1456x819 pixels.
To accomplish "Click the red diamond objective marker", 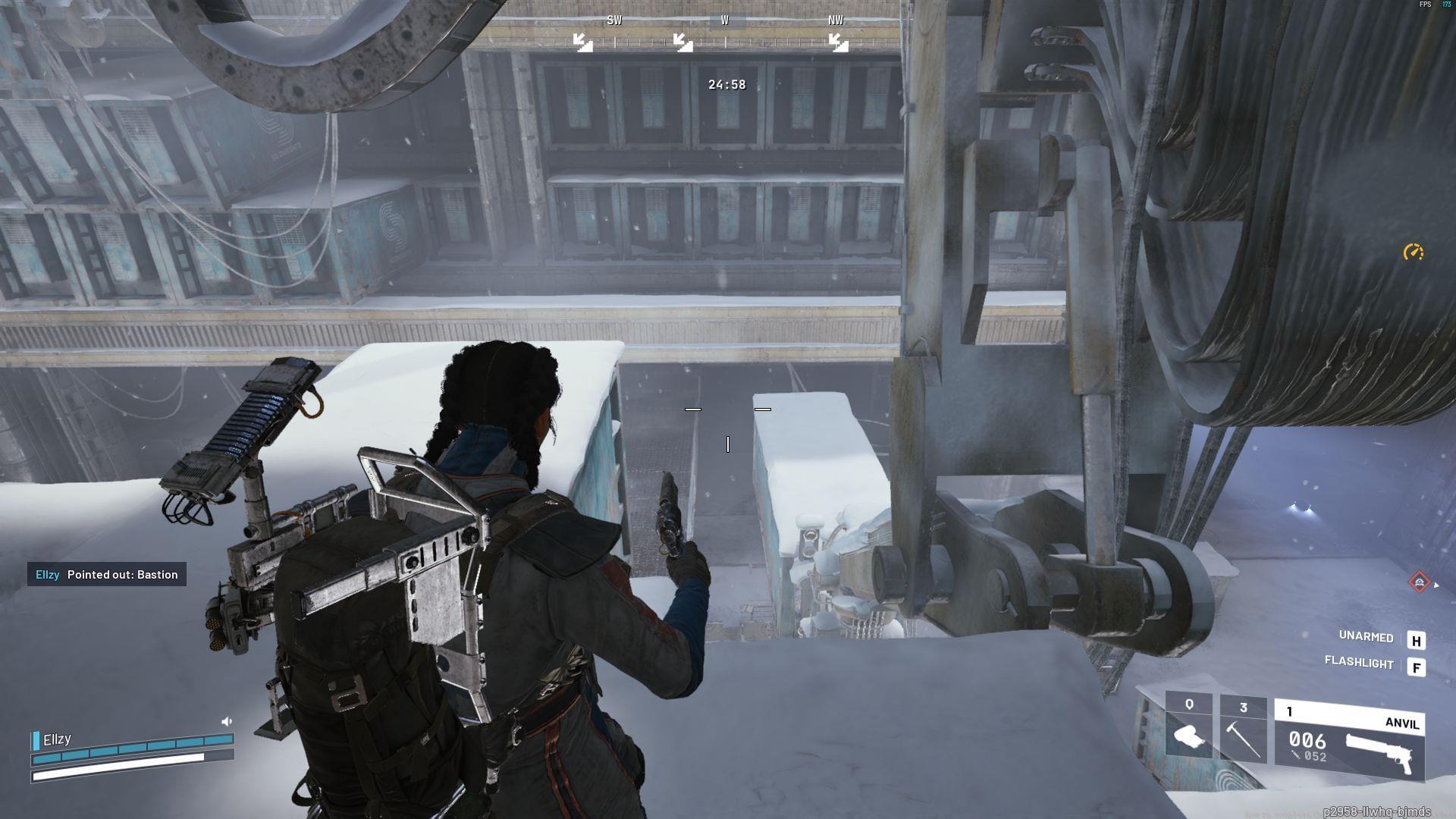I will [x=1419, y=582].
